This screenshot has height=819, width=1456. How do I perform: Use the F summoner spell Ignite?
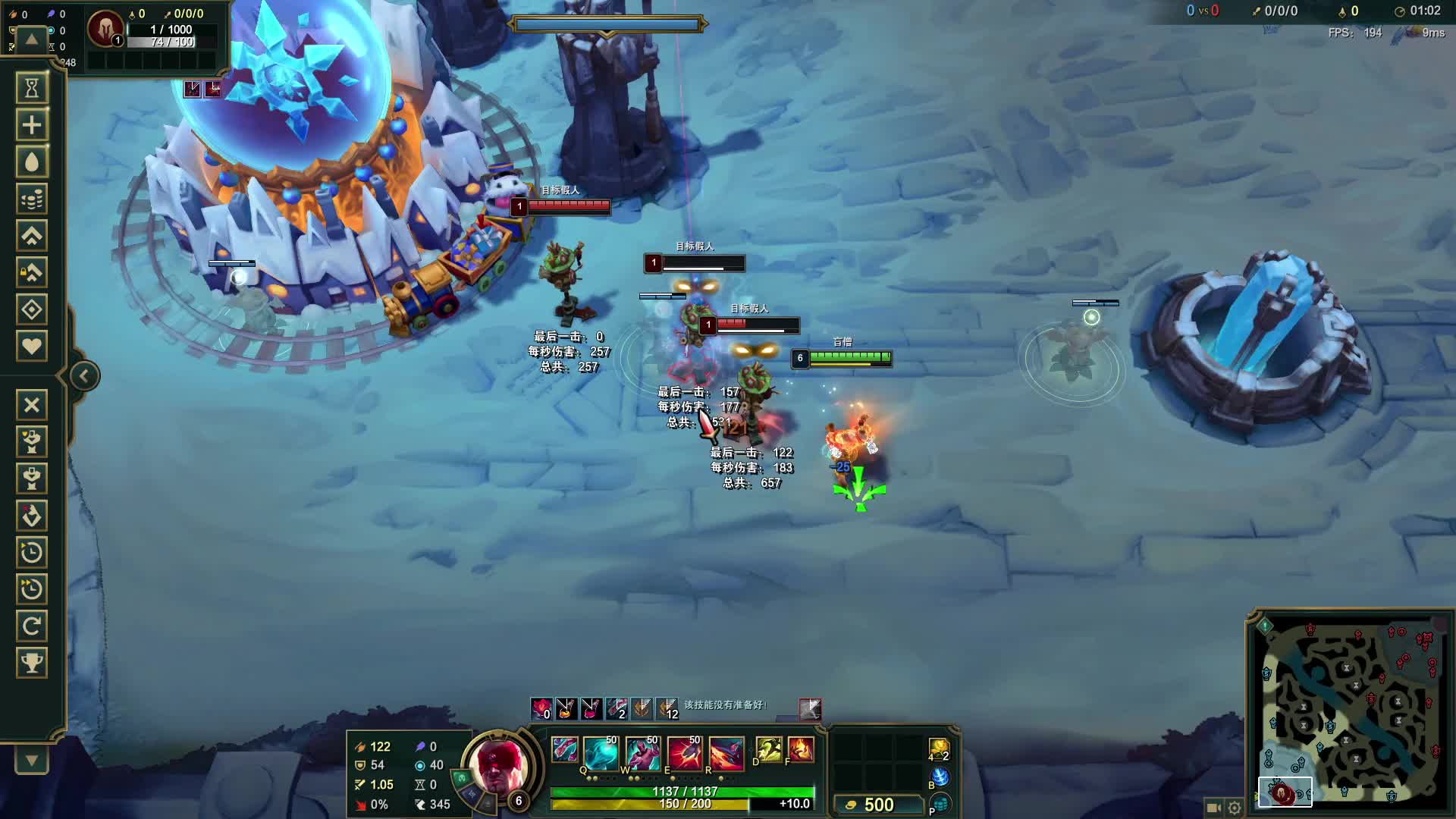click(801, 749)
